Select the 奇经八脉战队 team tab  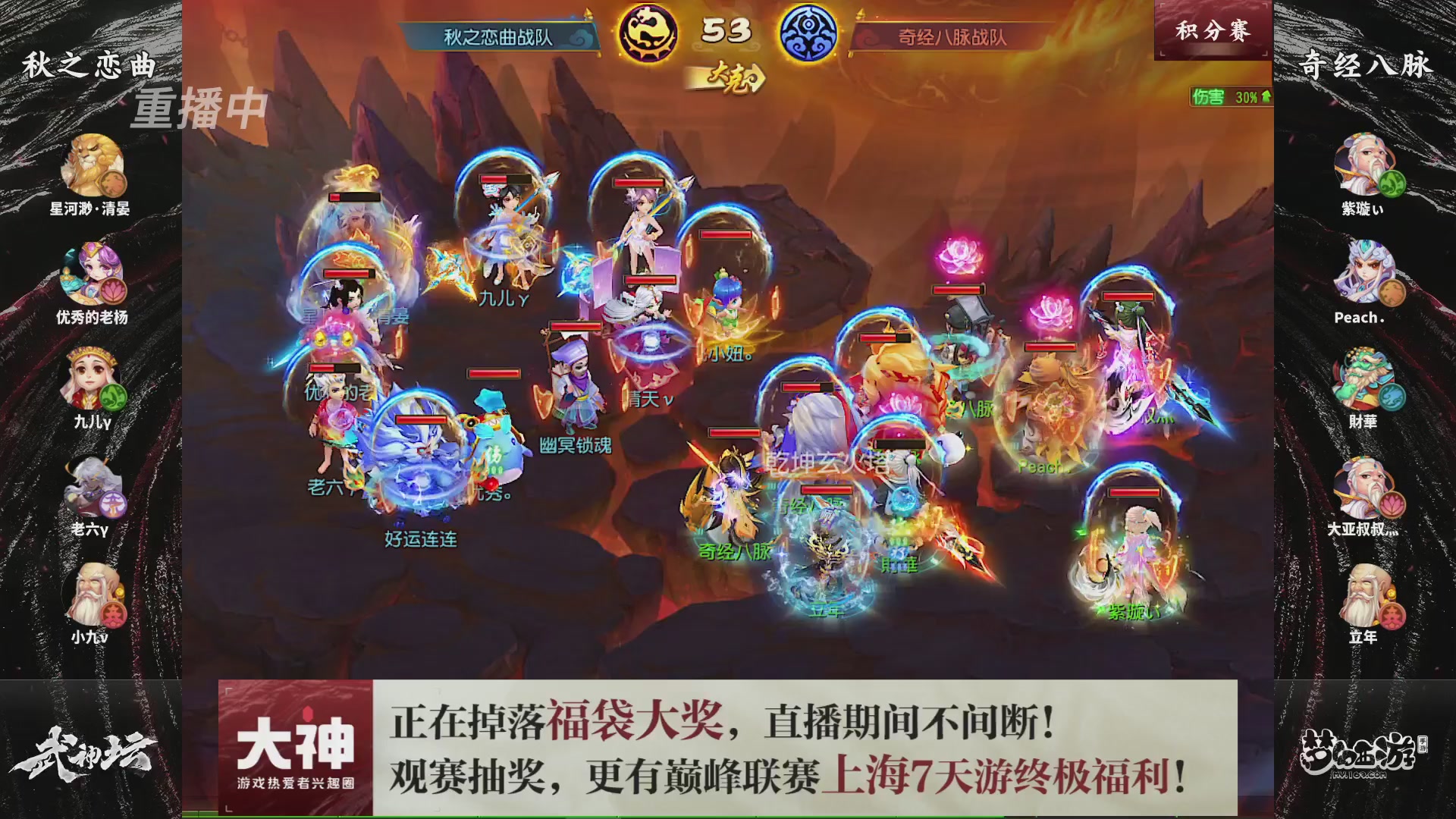click(x=953, y=34)
